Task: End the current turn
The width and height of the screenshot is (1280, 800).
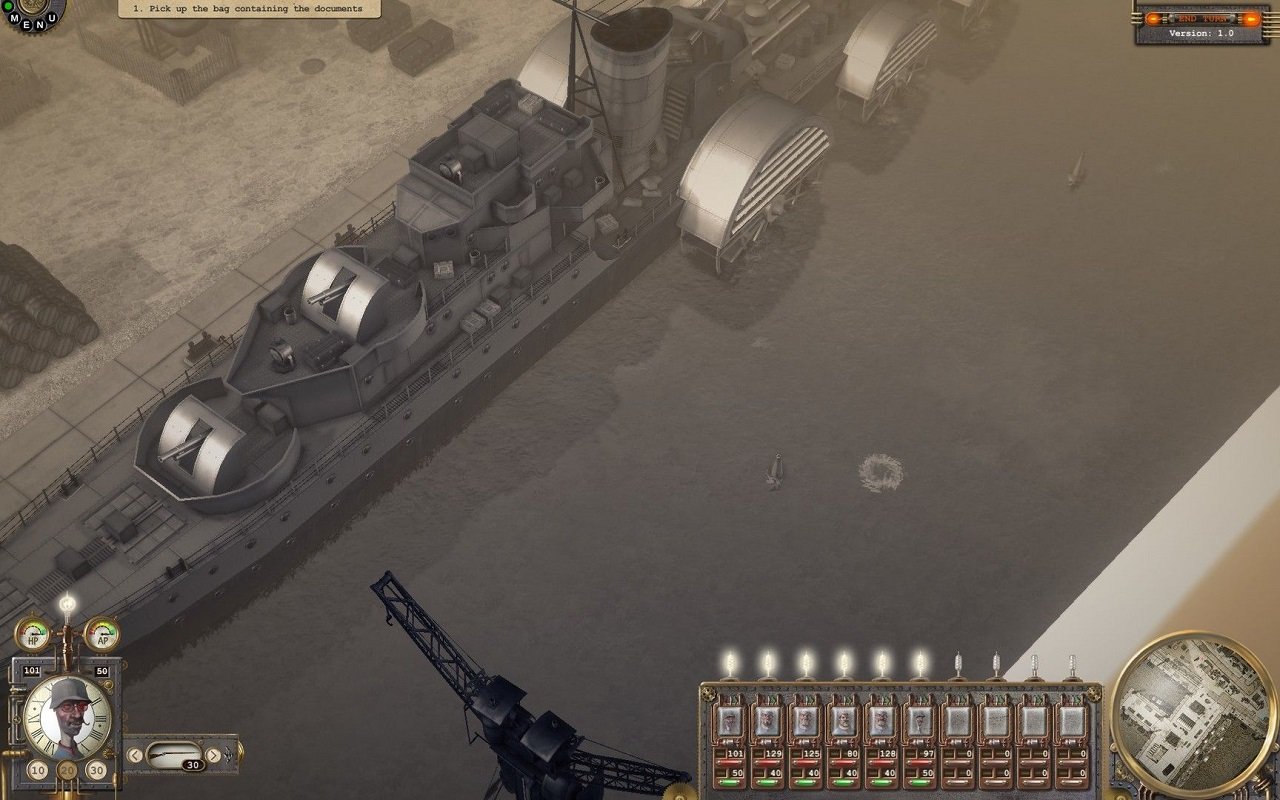Action: [x=1201, y=19]
